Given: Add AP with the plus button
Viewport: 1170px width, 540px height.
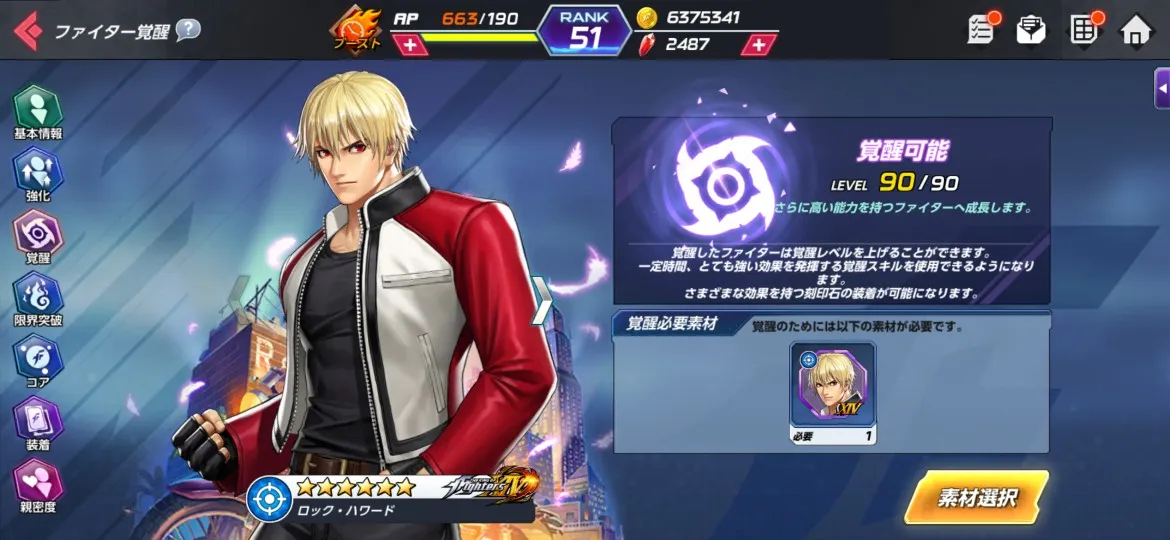Looking at the screenshot, I should click(x=410, y=45).
